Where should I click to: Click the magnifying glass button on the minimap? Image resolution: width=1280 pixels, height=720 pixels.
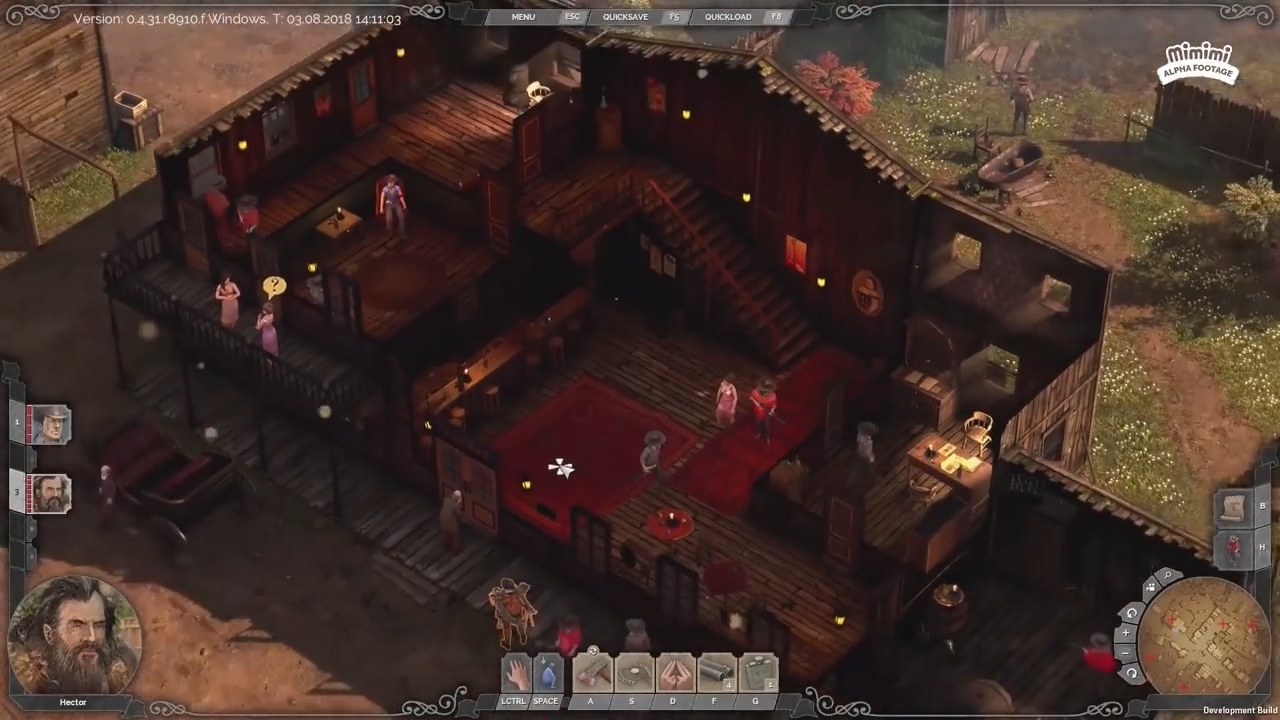click(x=1167, y=577)
